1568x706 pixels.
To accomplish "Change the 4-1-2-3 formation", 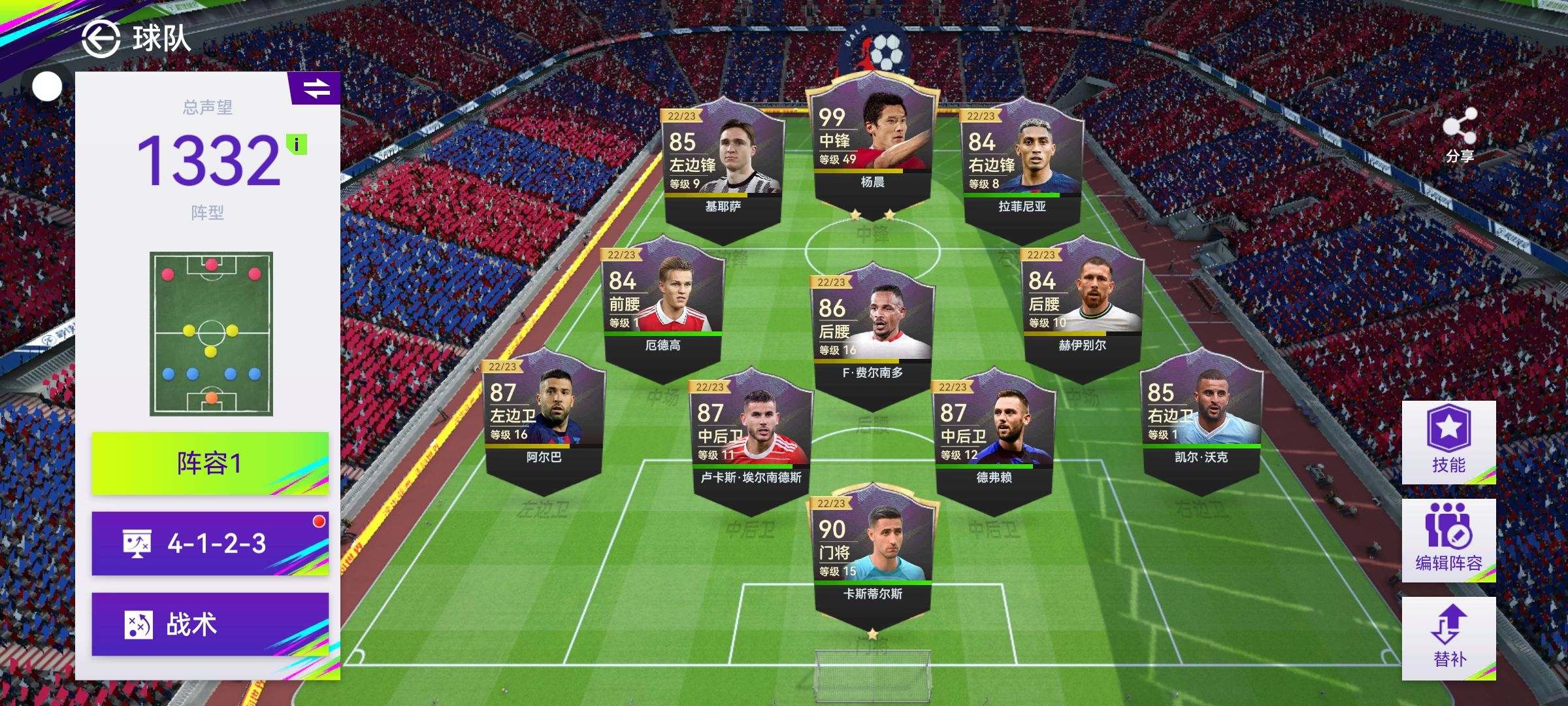I will click(210, 543).
